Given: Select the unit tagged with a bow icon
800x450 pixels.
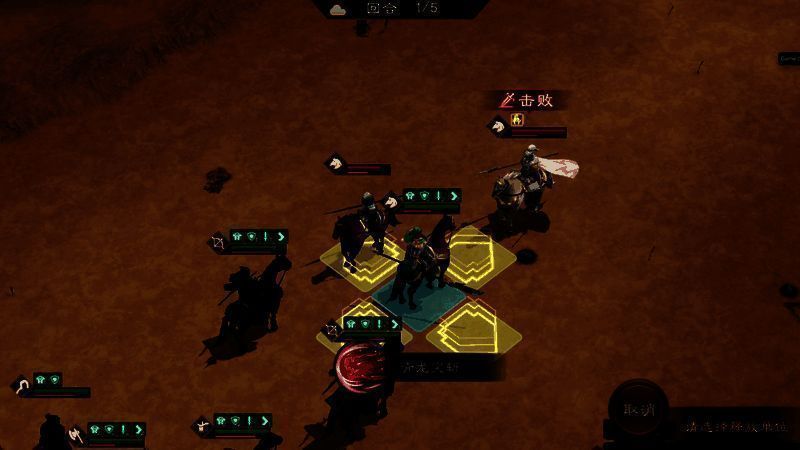Looking at the screenshot, I should [218, 241].
